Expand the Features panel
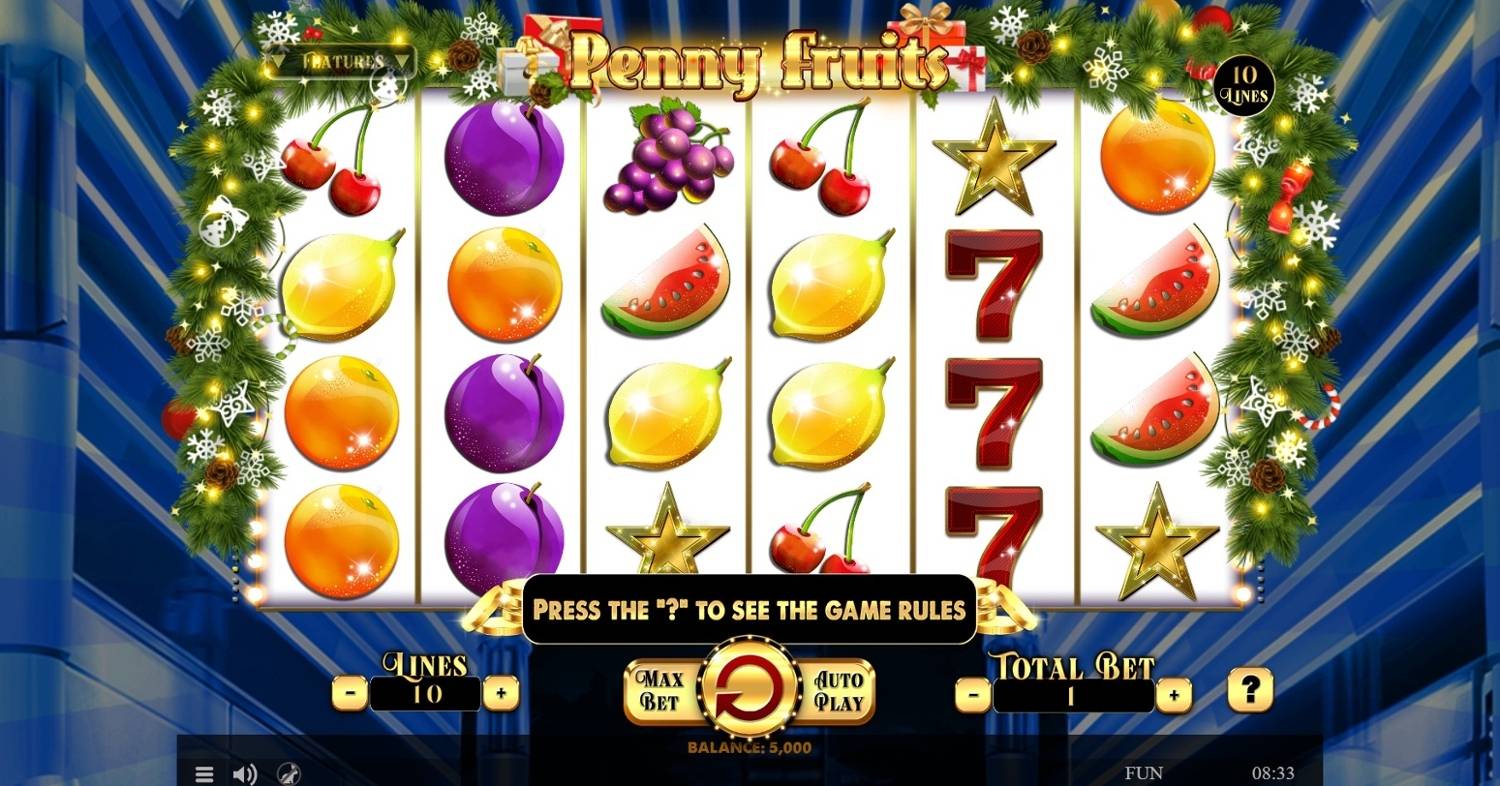 340,60
